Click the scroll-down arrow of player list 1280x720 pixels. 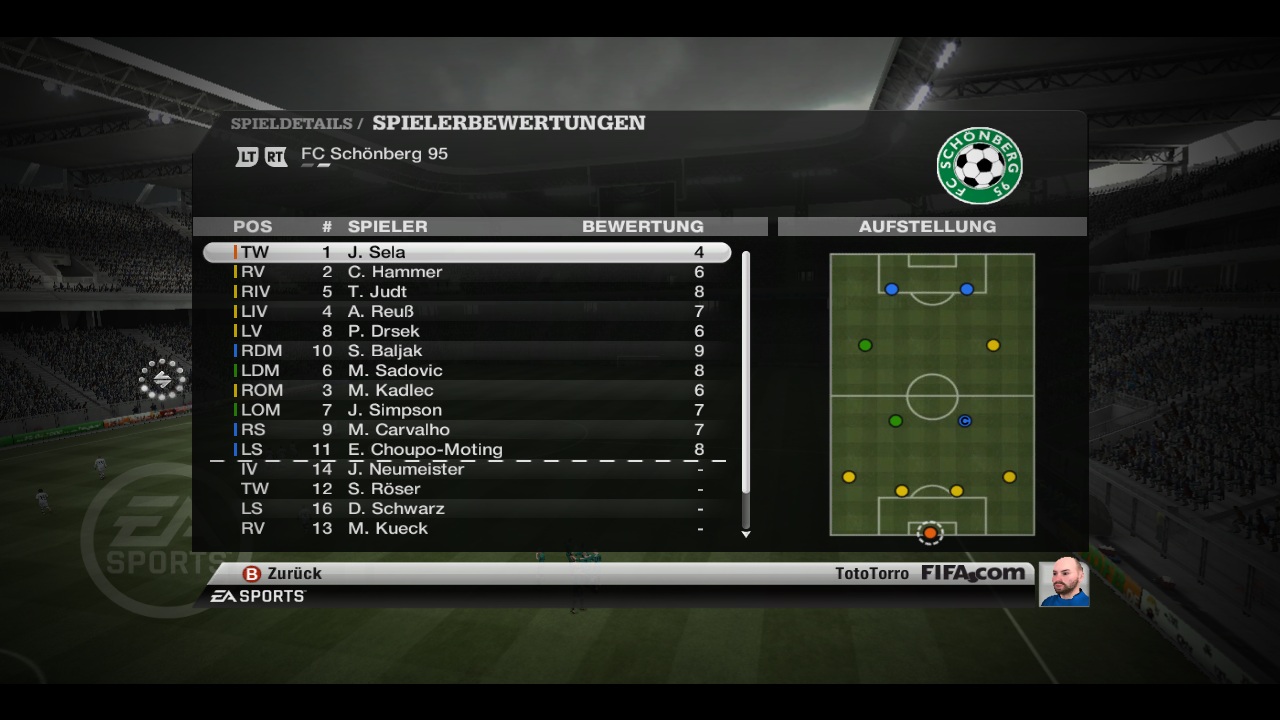tap(745, 534)
